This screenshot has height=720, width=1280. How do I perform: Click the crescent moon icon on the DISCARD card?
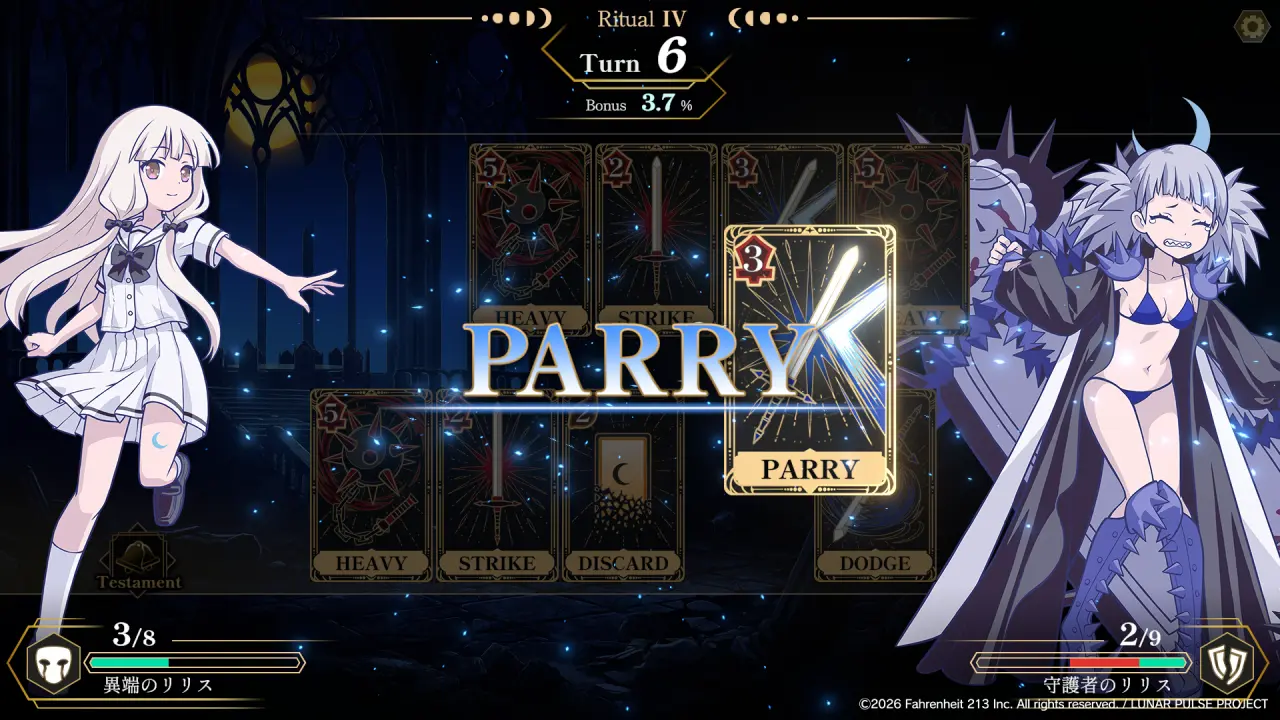click(622, 470)
